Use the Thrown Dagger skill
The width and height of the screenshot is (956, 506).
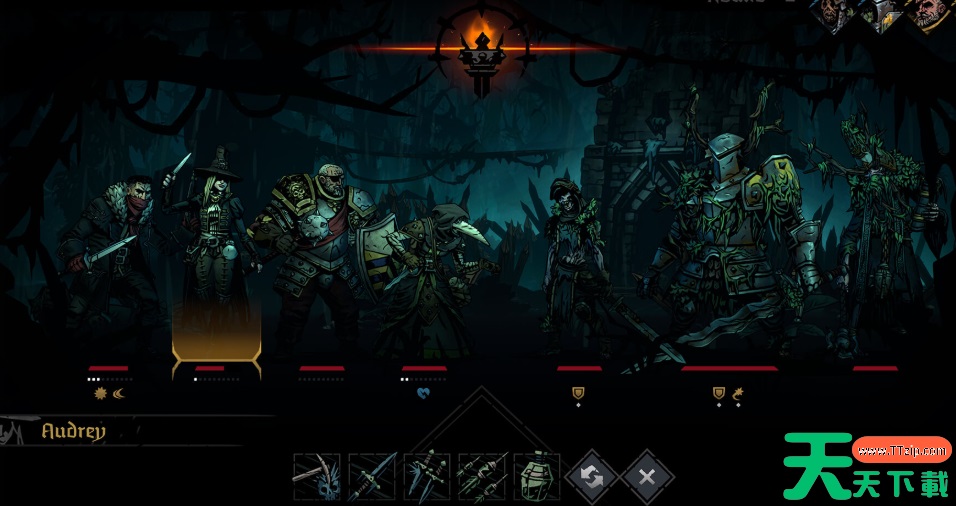(x=372, y=477)
